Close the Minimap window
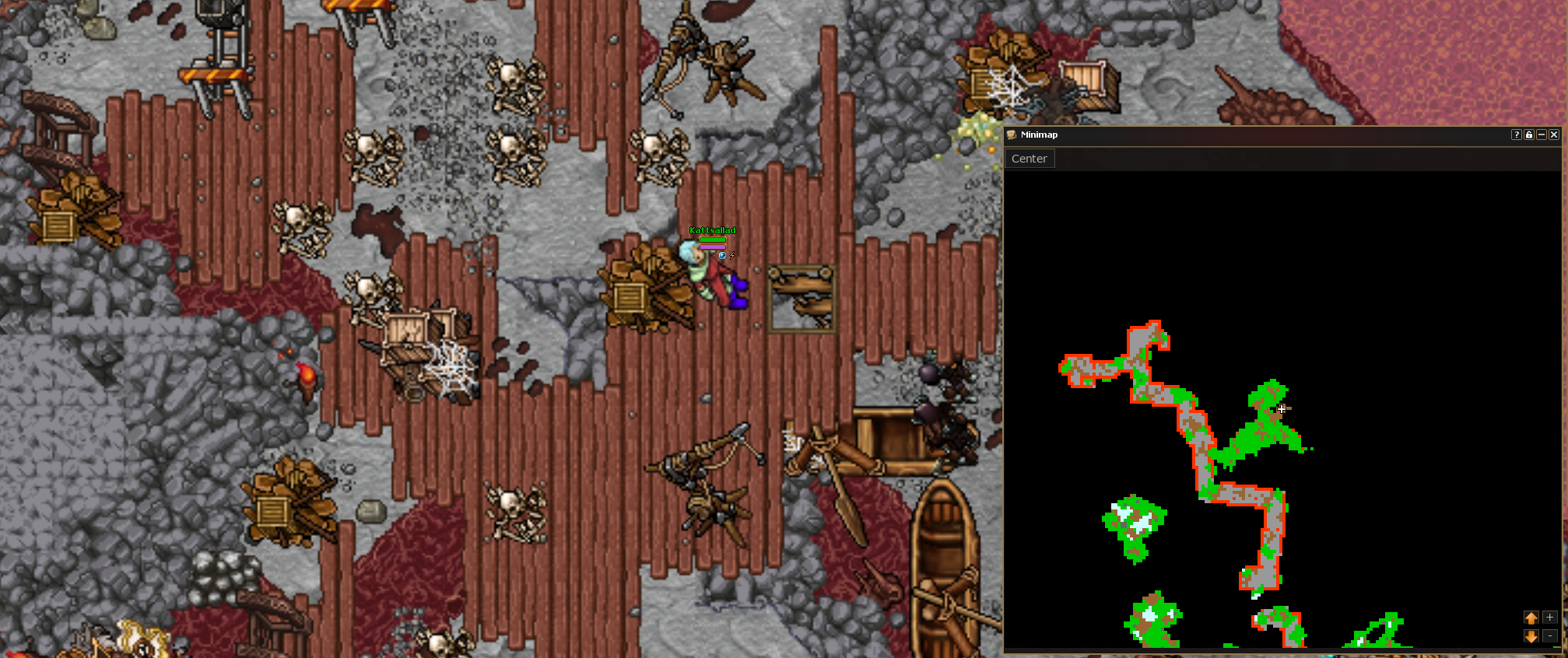This screenshot has height=658, width=1568. (1554, 135)
